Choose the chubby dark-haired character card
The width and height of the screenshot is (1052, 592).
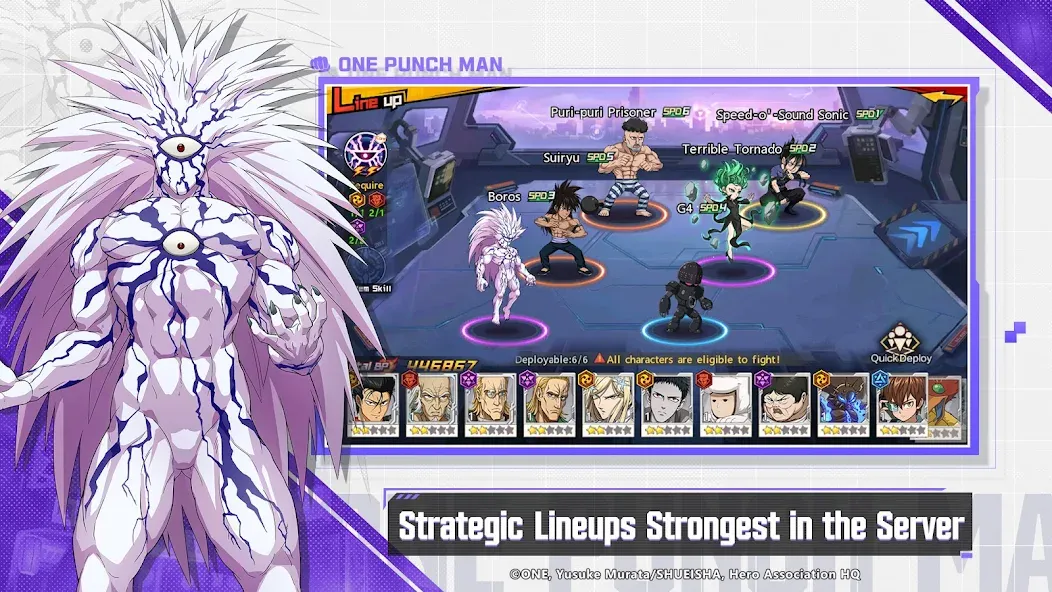coord(785,405)
